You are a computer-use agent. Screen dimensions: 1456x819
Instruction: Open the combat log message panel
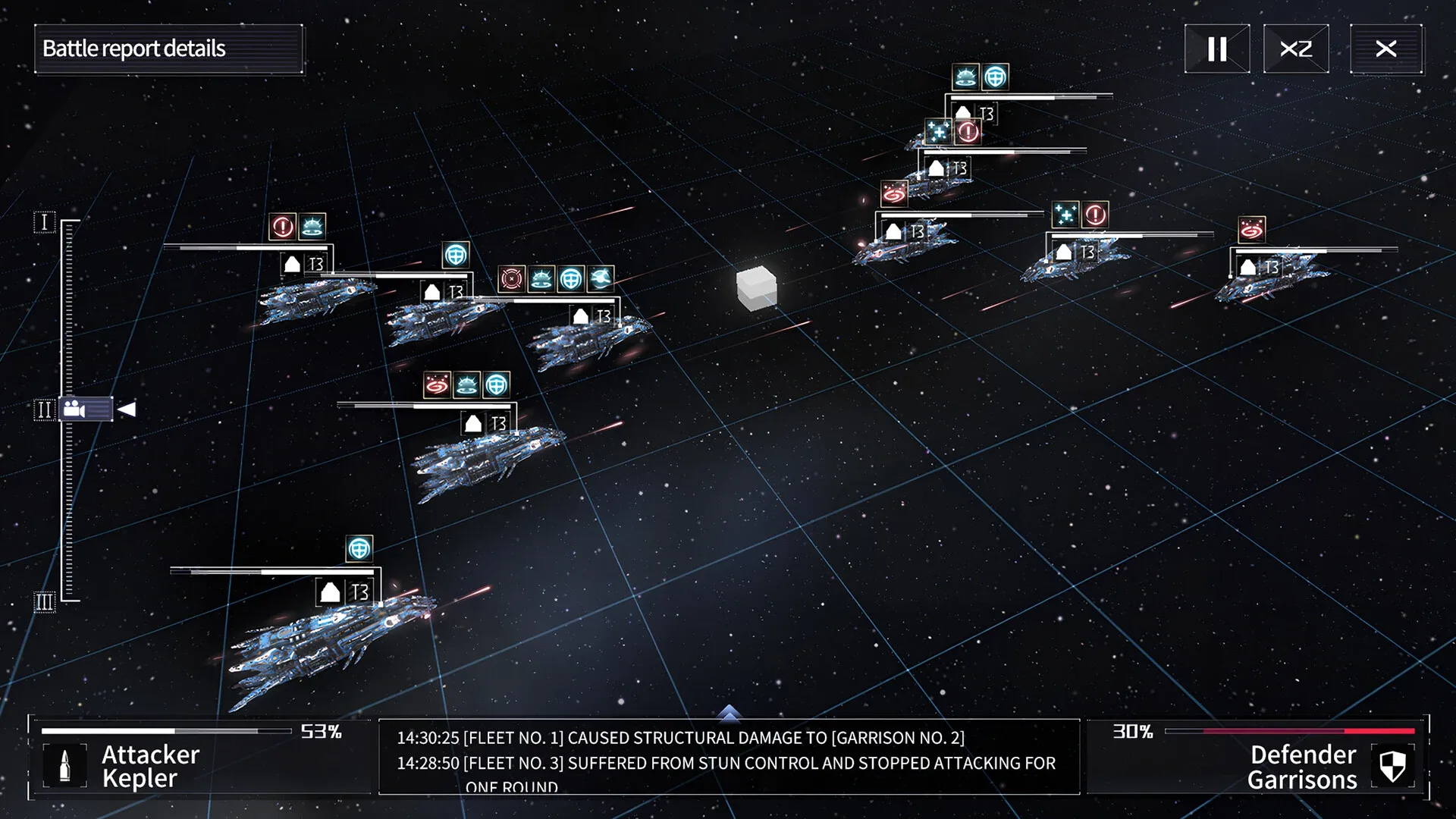click(728, 758)
